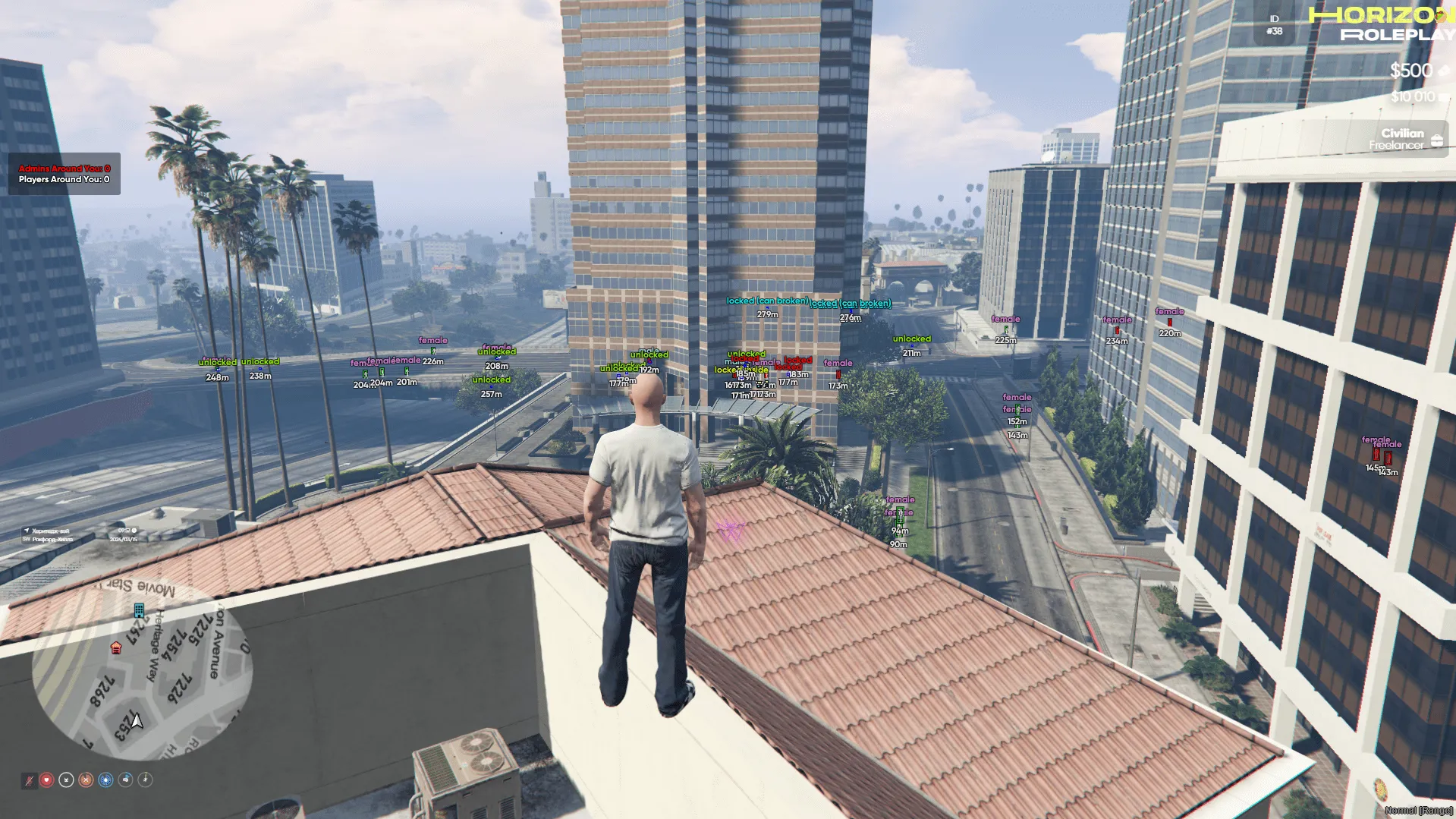Click the blue thirst status icon
Image resolution: width=1456 pixels, height=819 pixels.
click(106, 780)
